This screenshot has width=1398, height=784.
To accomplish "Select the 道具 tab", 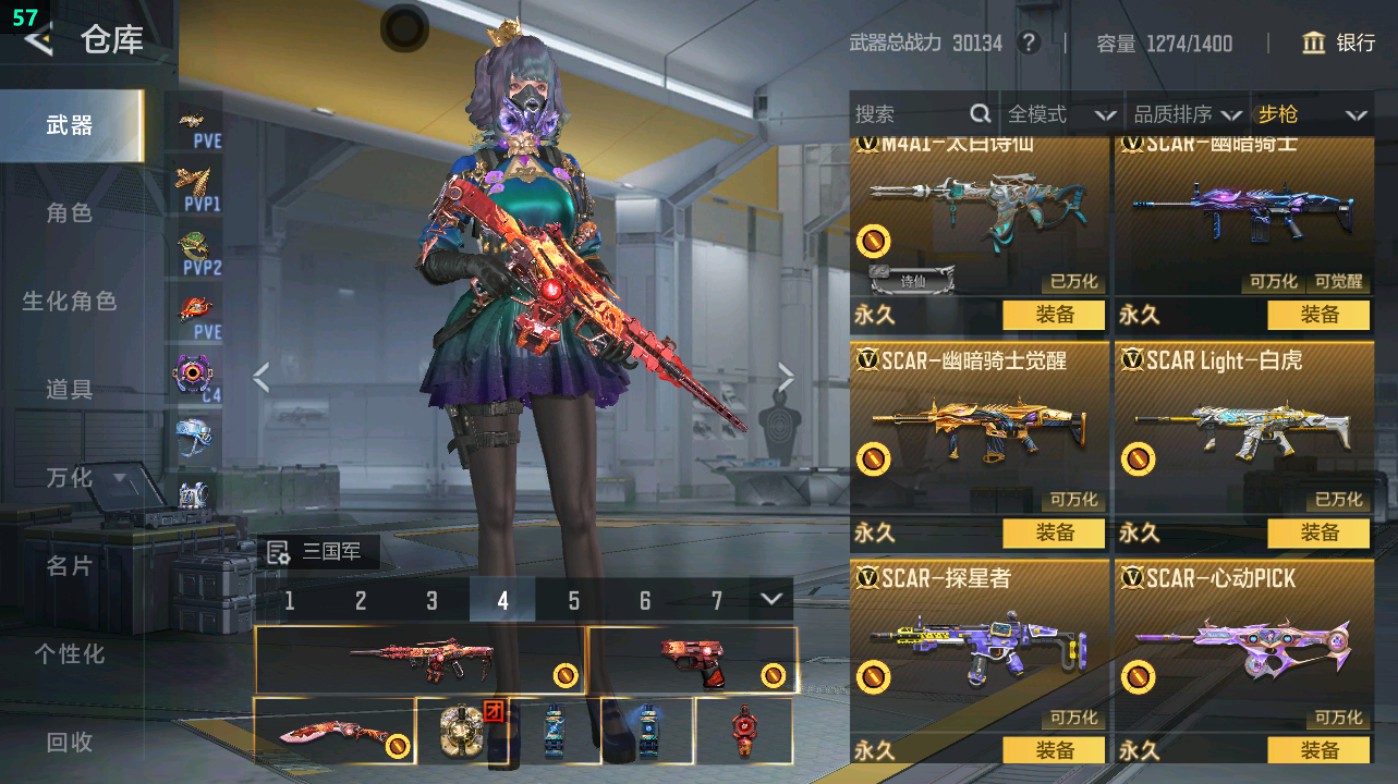I will tap(69, 389).
